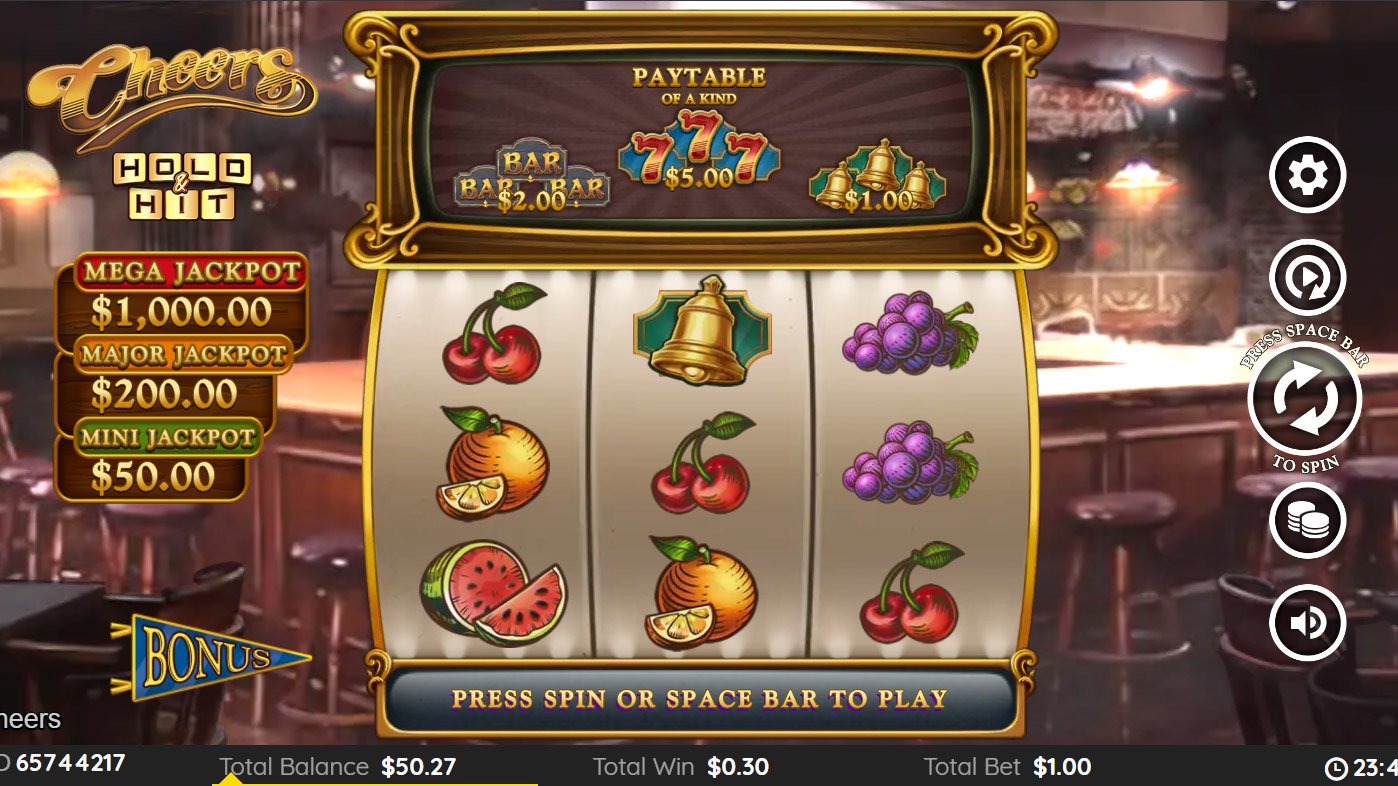Image resolution: width=1398 pixels, height=786 pixels.
Task: Toggle the sound speaker button
Action: click(1307, 622)
